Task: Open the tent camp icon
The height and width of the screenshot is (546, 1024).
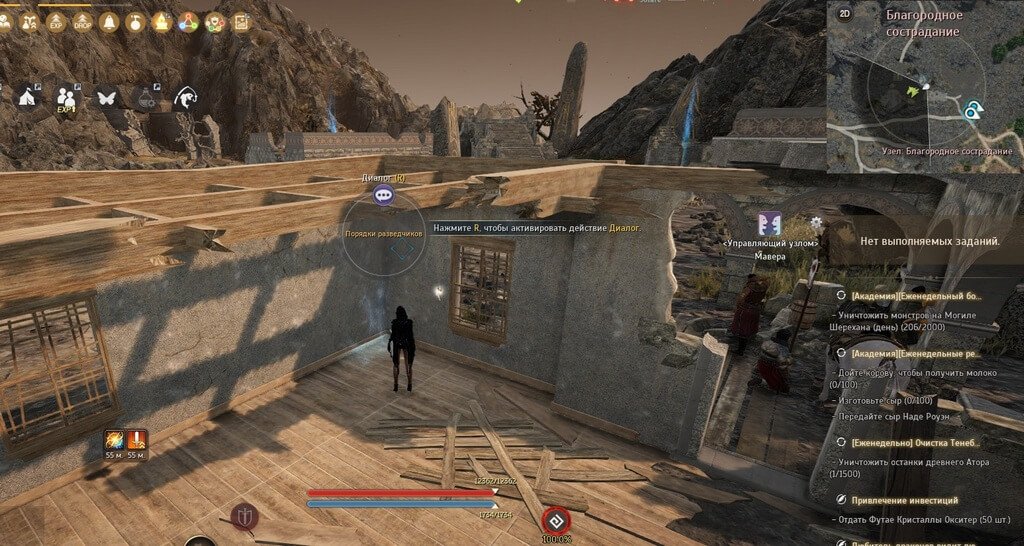Action: coord(26,96)
